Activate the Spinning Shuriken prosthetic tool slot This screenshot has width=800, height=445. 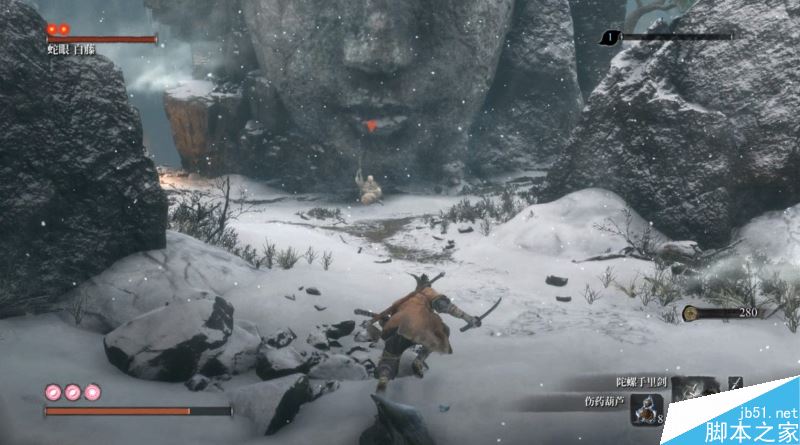(692, 391)
